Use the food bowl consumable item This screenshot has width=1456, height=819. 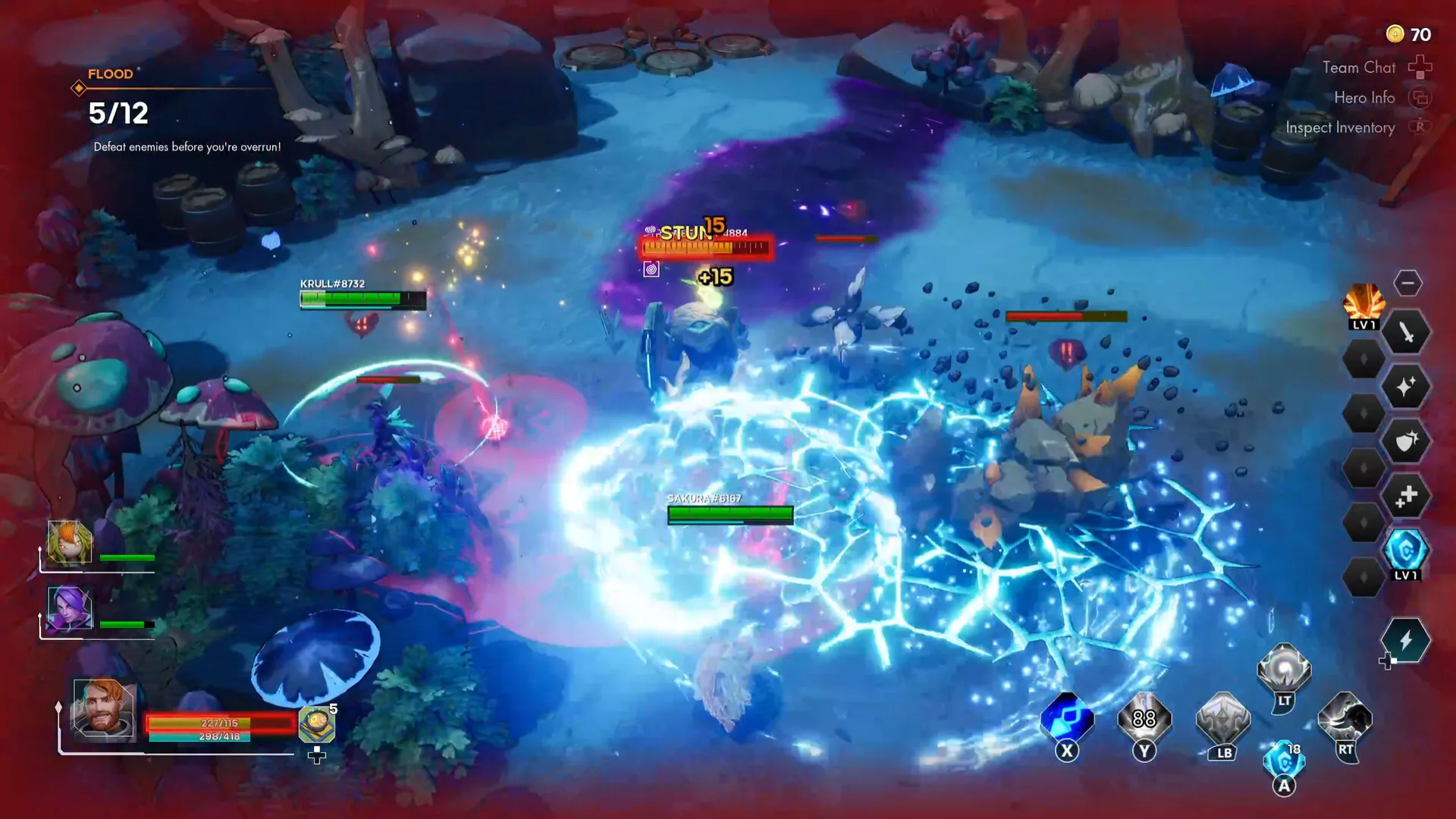316,725
